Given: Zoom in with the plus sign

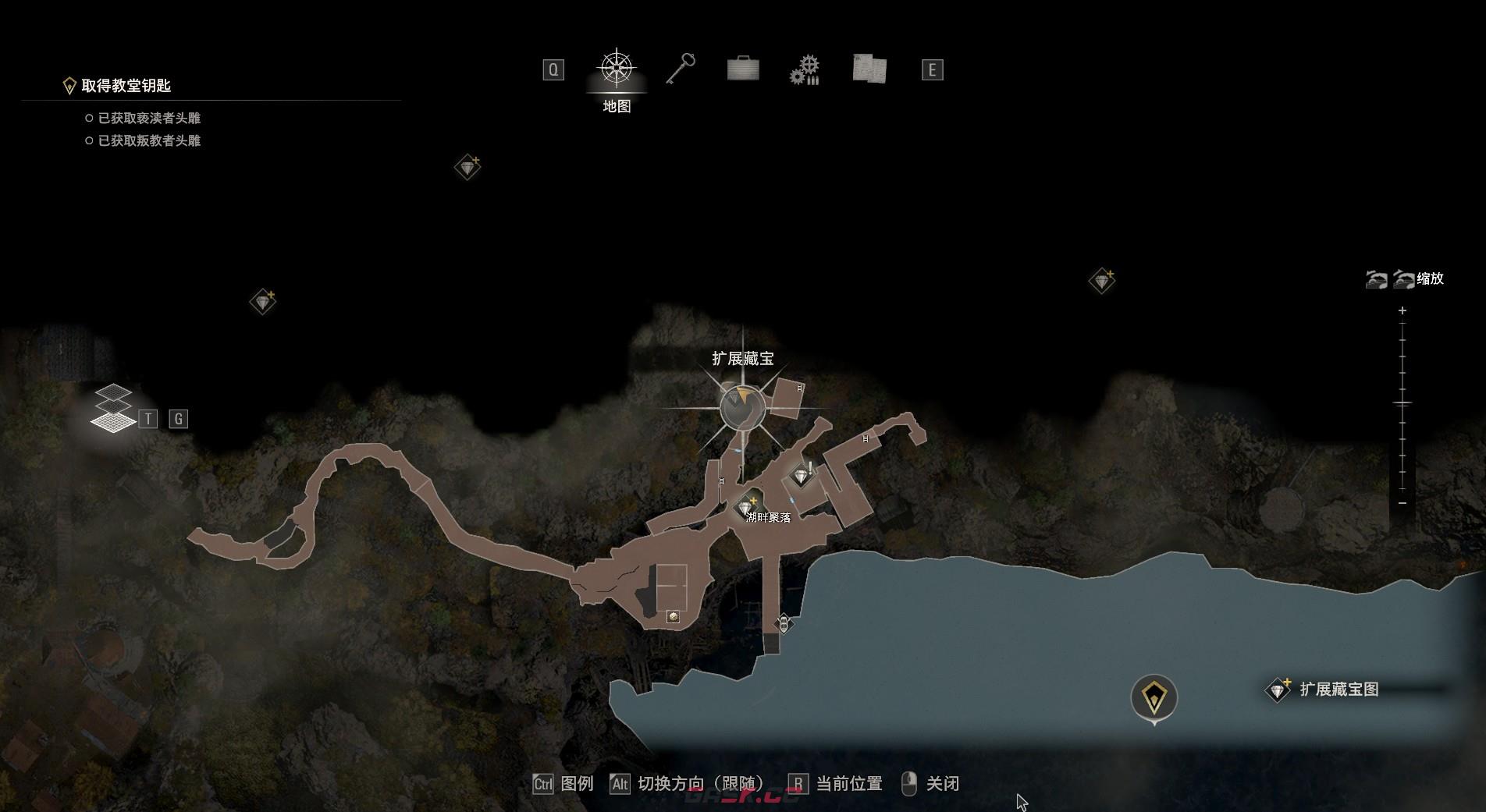Looking at the screenshot, I should 1402,310.
